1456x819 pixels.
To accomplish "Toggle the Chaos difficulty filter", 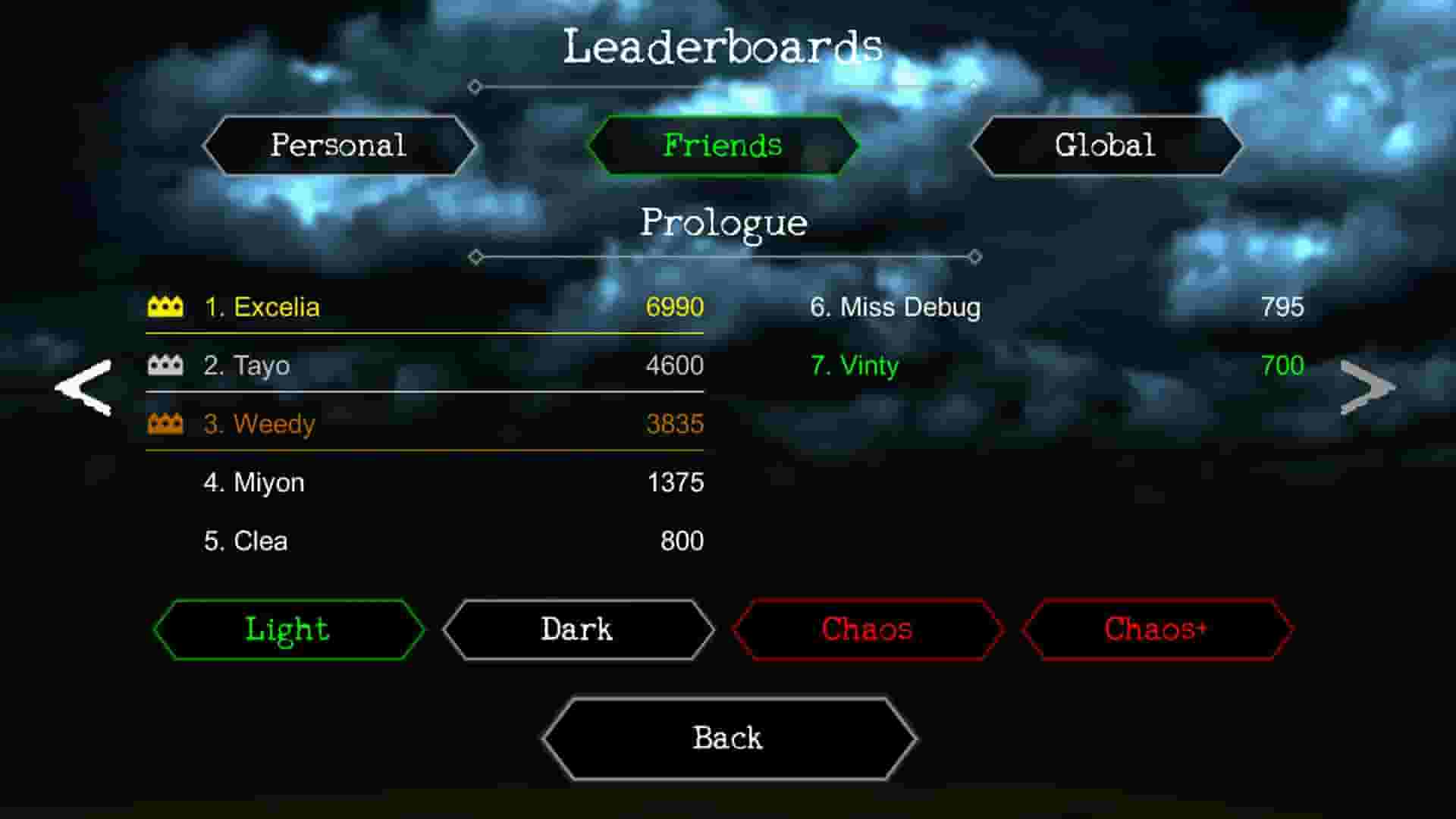I will point(867,629).
